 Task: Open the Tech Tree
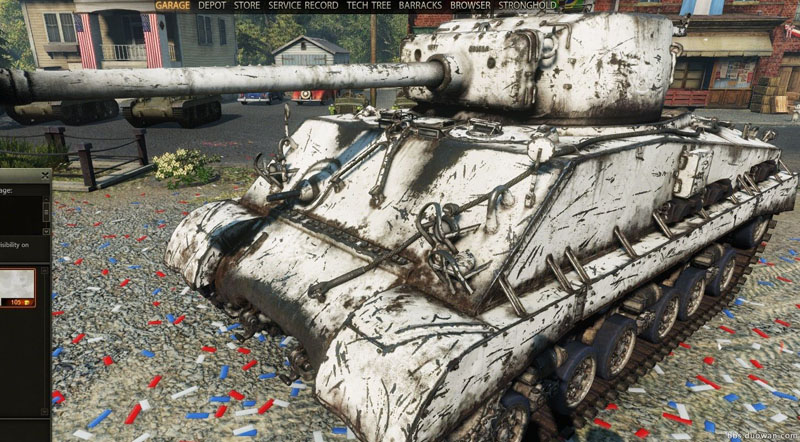[369, 5]
